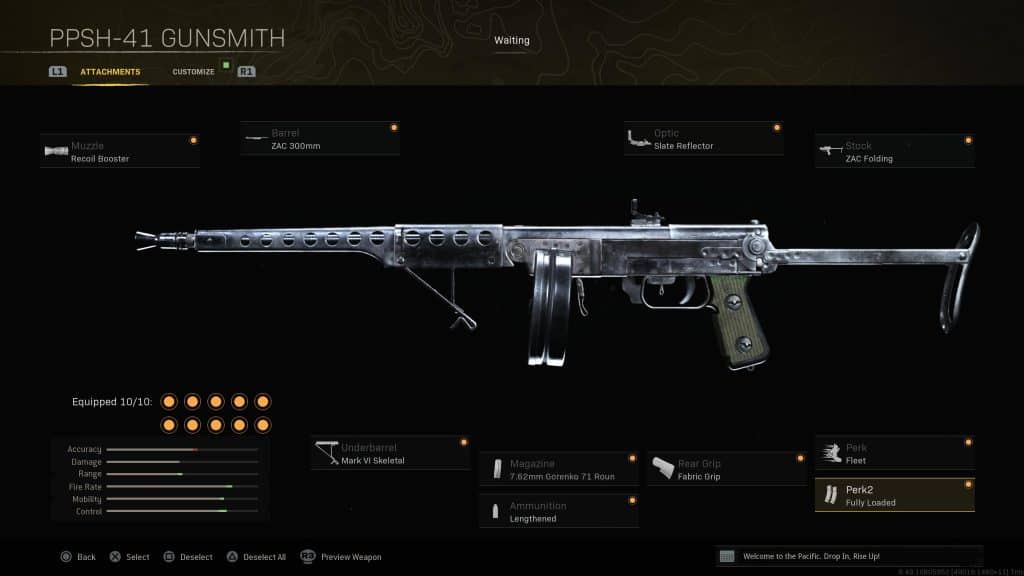Open the Optic Slate Reflector slot
This screenshot has height=576, width=1024.
(703, 139)
